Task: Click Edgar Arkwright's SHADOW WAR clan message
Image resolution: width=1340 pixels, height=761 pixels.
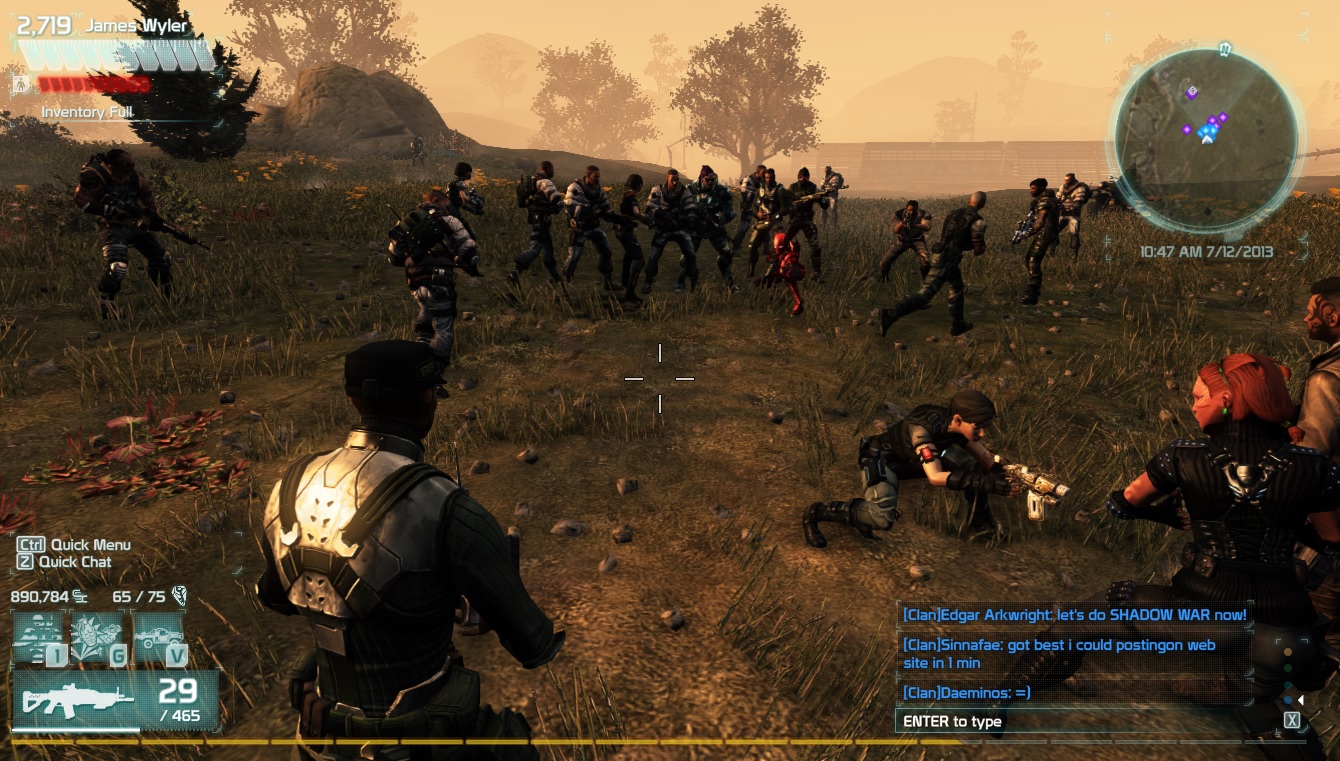Action: pos(1074,615)
